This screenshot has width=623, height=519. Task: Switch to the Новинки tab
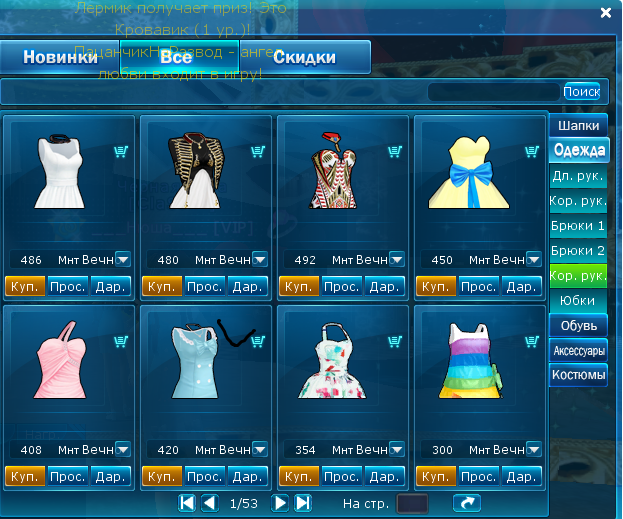(60, 58)
